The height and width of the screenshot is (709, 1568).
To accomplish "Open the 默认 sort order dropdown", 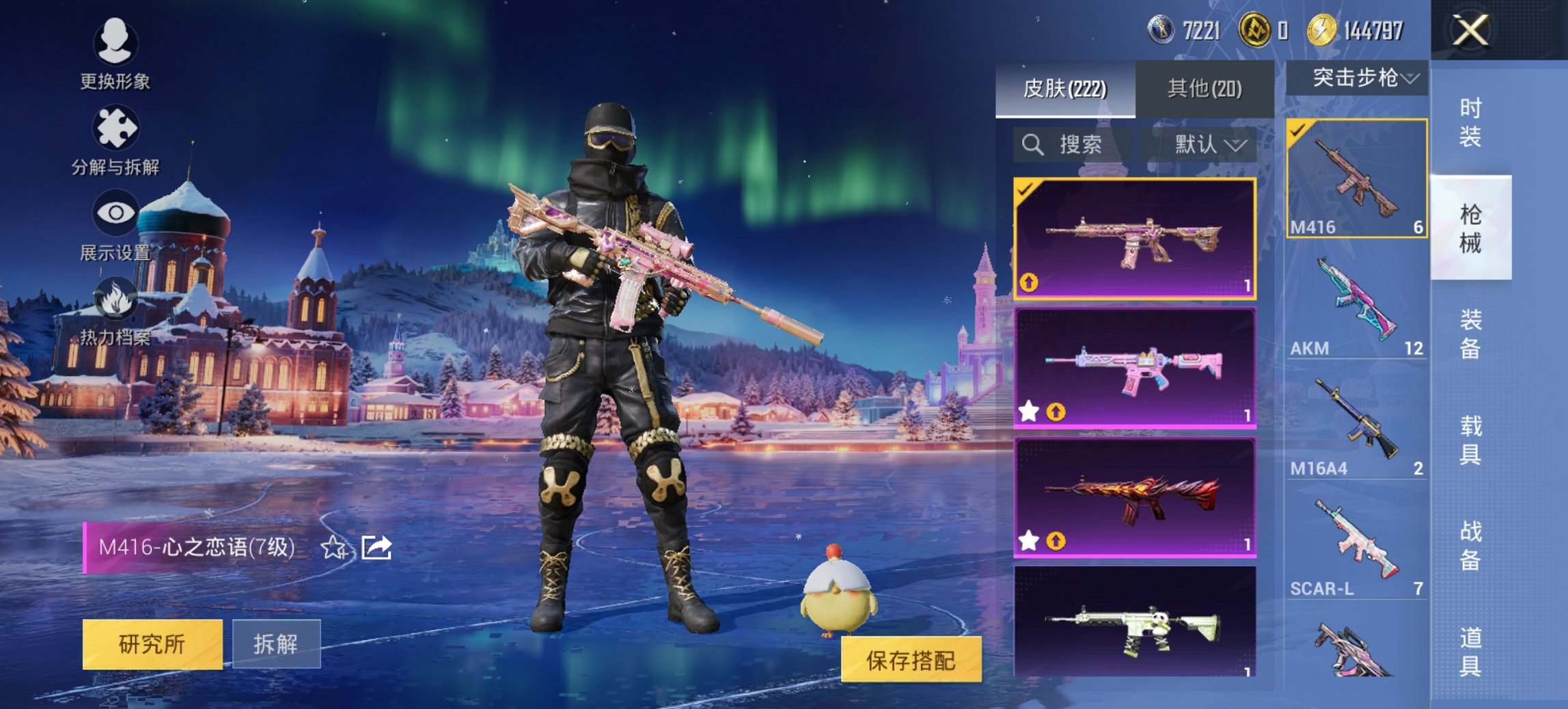I will click(1206, 146).
